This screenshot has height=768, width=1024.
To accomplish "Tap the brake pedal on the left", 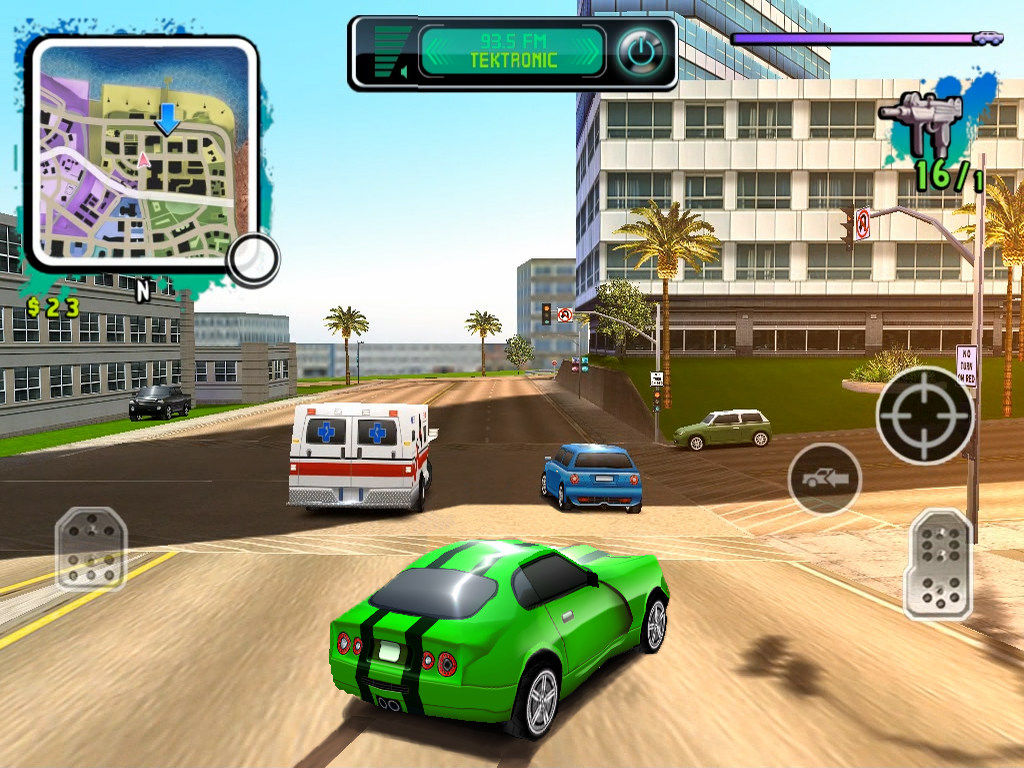I will 90,548.
